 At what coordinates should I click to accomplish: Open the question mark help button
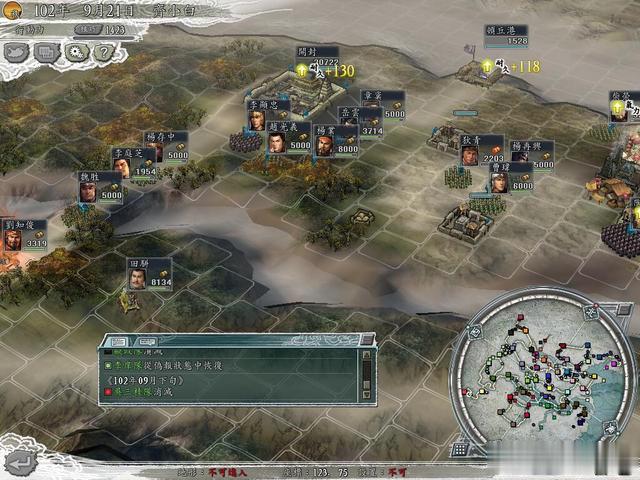click(104, 53)
